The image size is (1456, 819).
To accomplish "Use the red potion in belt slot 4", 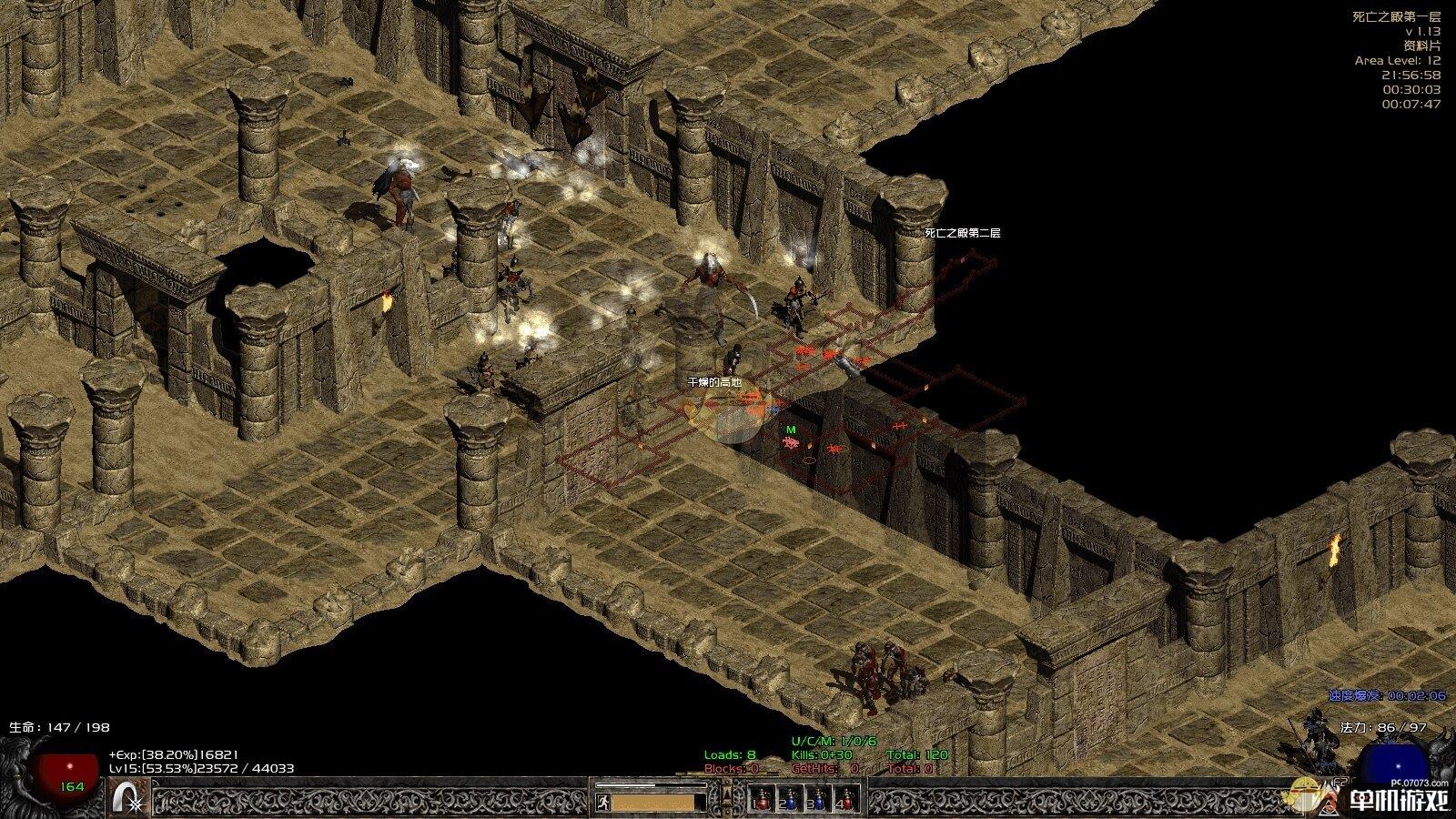I will click(847, 799).
